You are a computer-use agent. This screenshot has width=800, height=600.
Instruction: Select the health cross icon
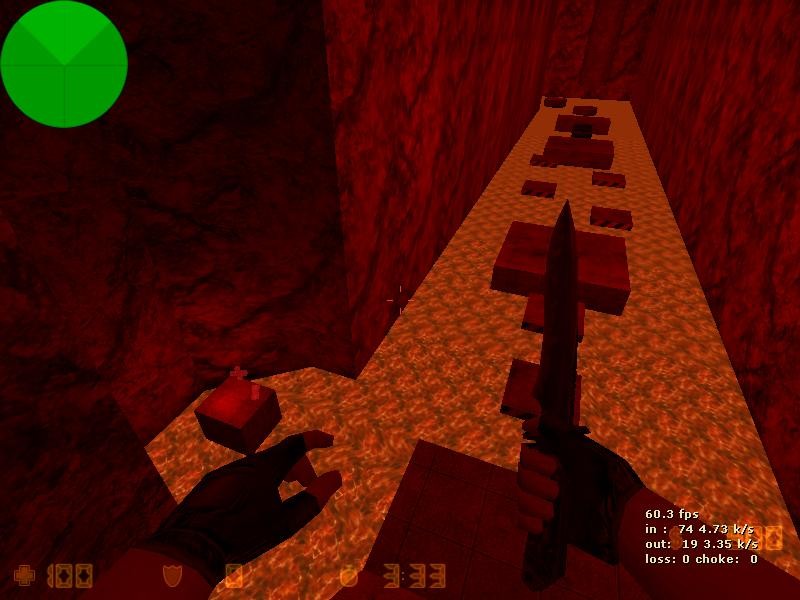(23, 575)
